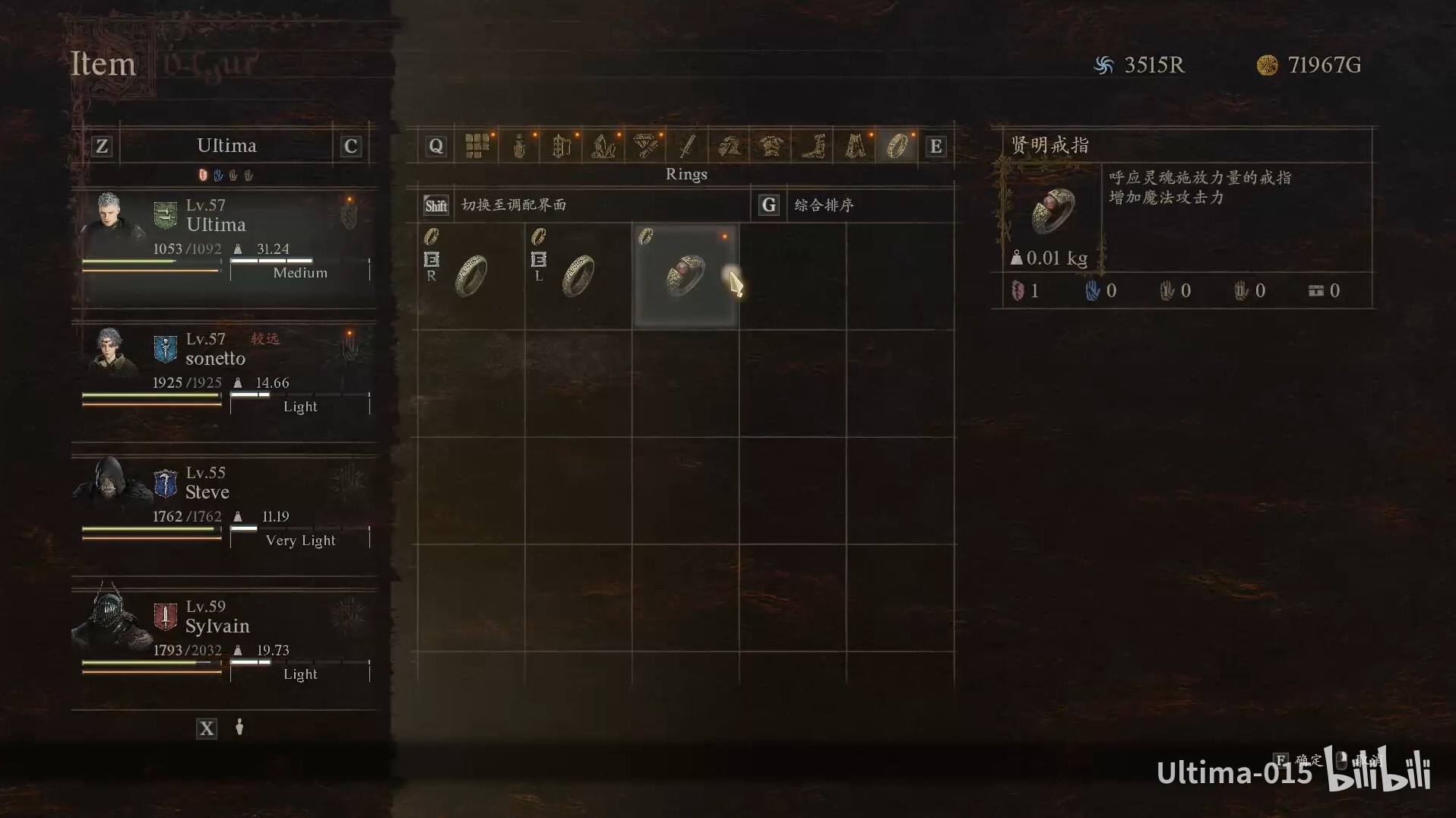Open the cloak tab

855,145
